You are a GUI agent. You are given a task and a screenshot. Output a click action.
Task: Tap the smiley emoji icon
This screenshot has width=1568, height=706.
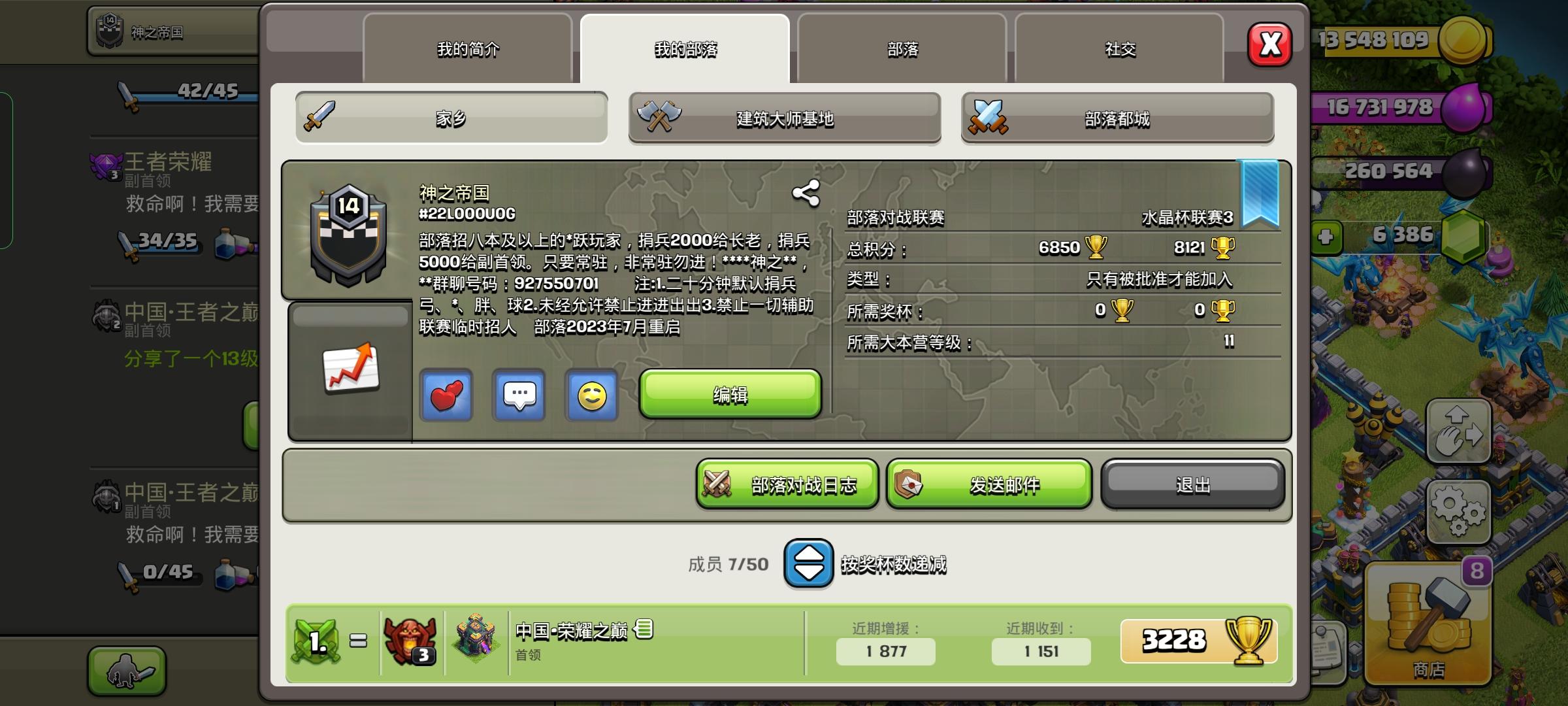pos(591,395)
